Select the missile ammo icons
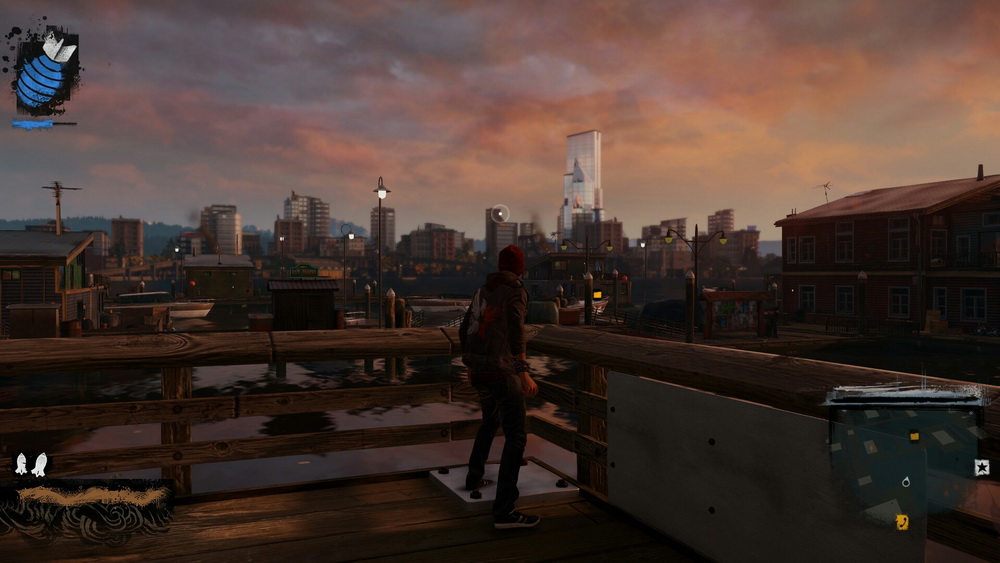Screen dimensions: 1000x563 click(30, 464)
